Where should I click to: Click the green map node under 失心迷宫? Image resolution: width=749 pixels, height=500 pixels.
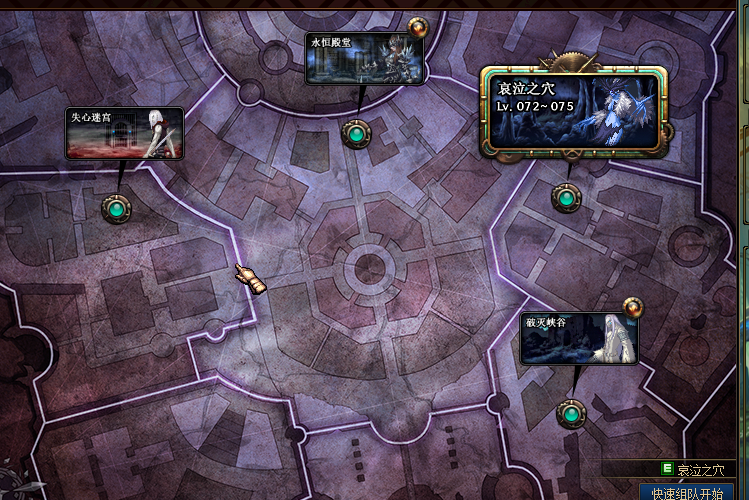pos(117,208)
